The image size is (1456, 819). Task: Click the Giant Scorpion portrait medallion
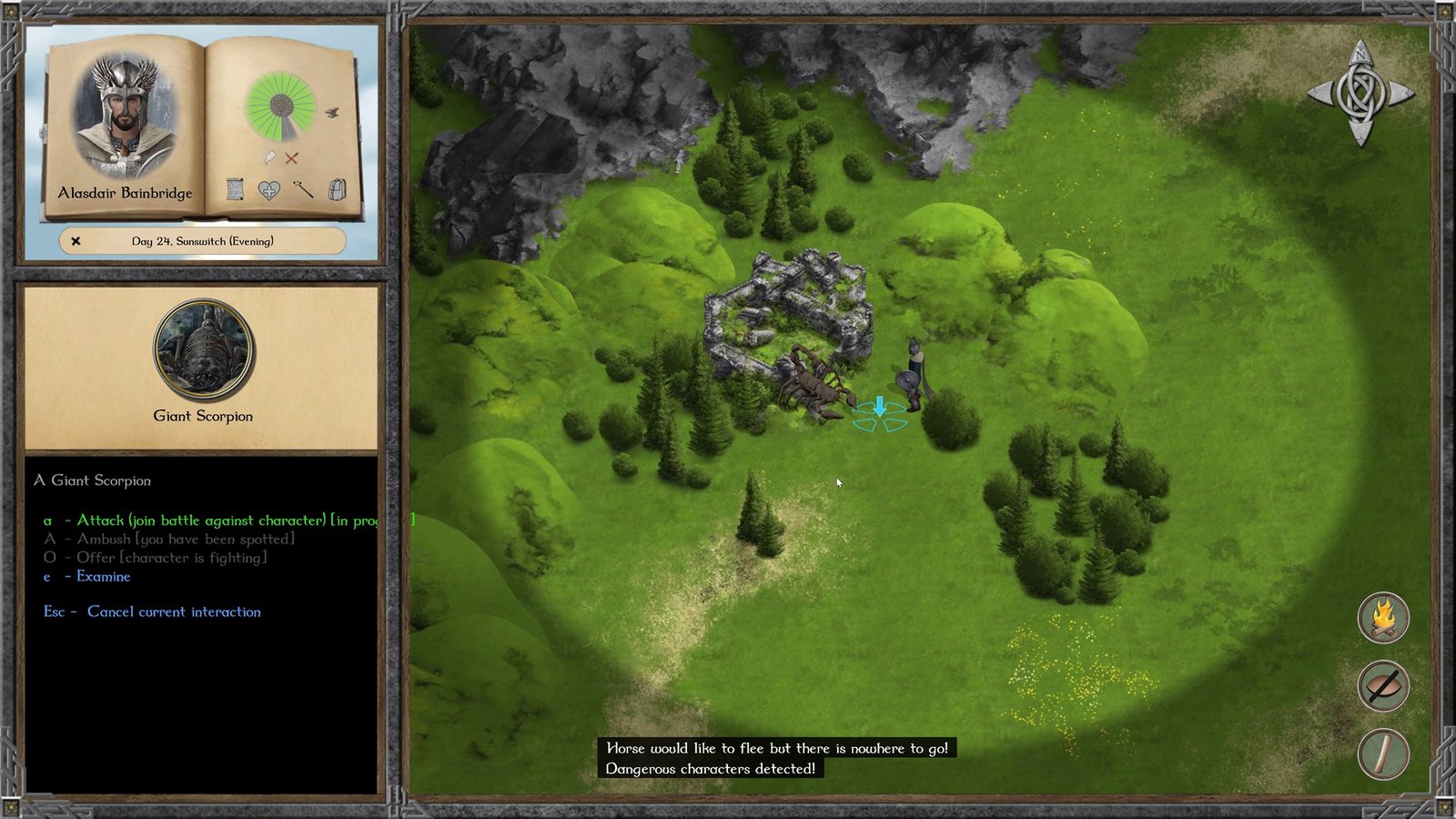click(203, 351)
